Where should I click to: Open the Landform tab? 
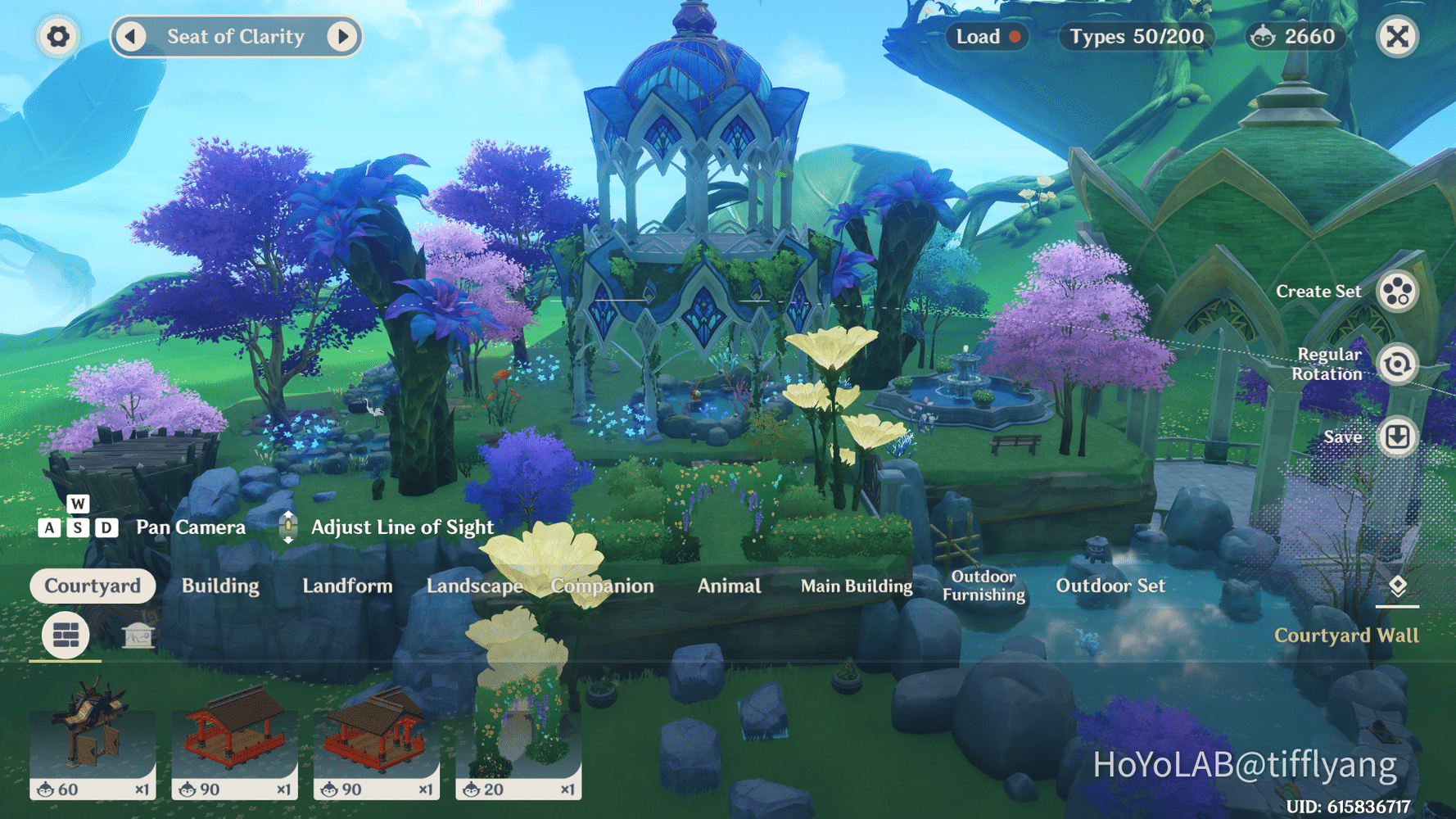347,586
